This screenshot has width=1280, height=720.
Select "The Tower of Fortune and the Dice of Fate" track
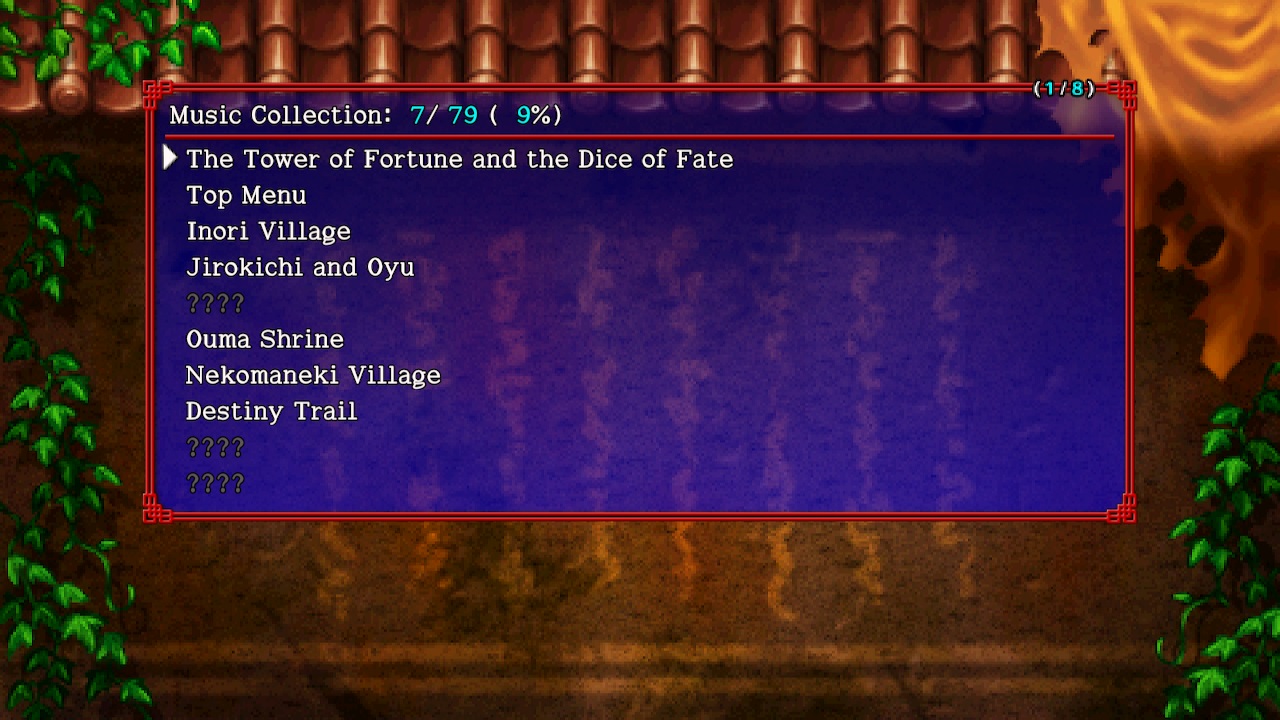[459, 159]
